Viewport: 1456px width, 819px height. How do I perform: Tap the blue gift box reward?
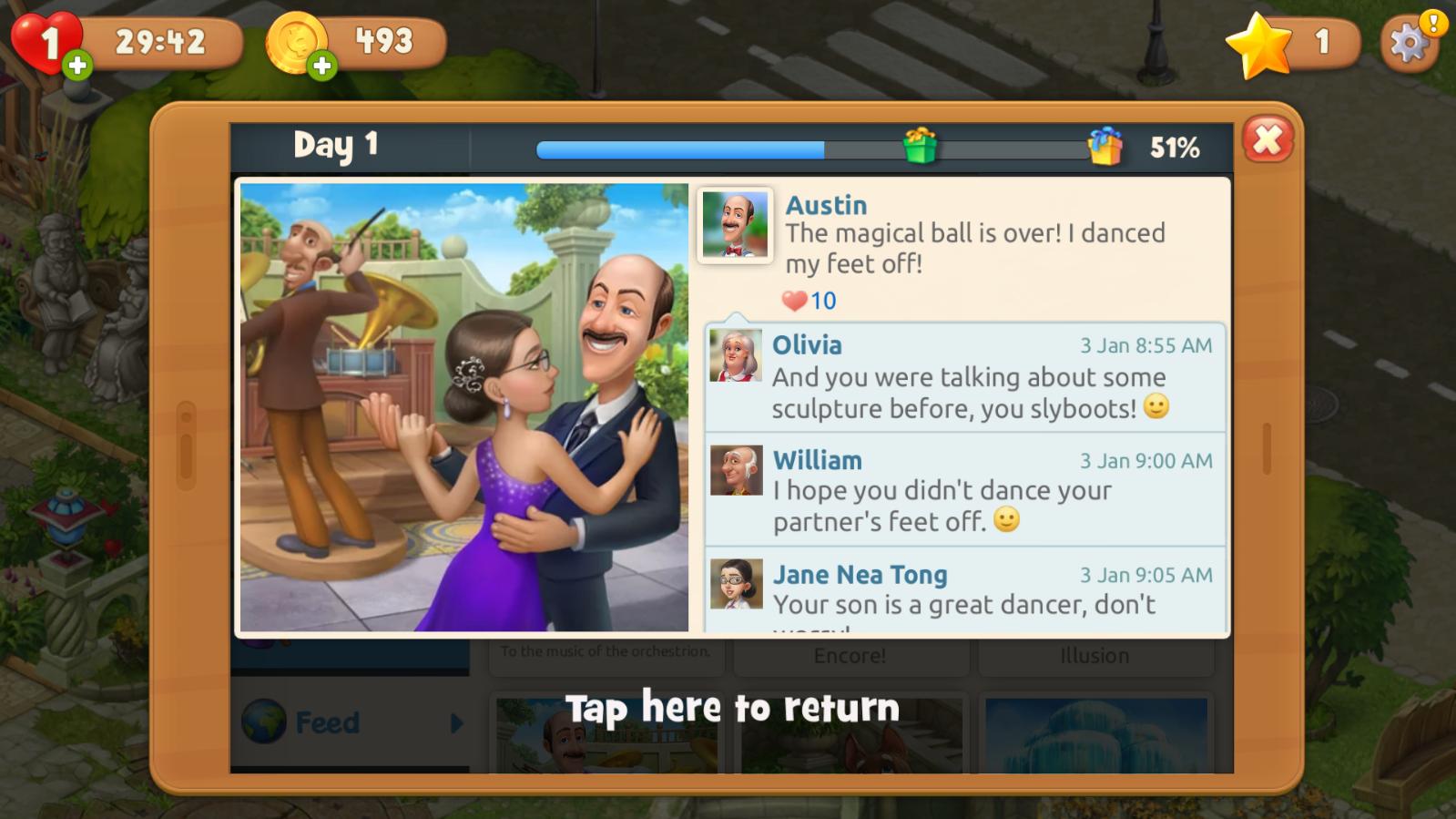[1105, 146]
